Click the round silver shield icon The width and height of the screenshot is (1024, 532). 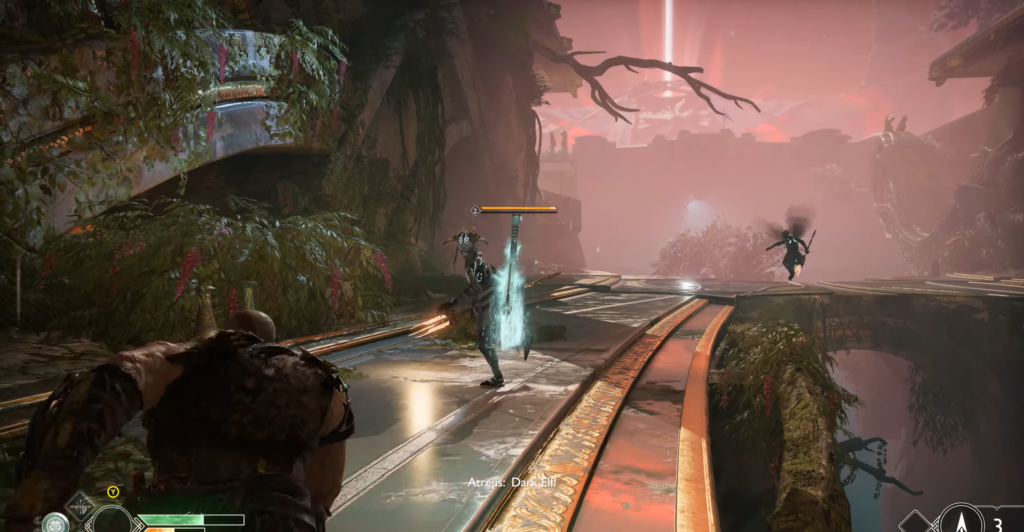54,523
